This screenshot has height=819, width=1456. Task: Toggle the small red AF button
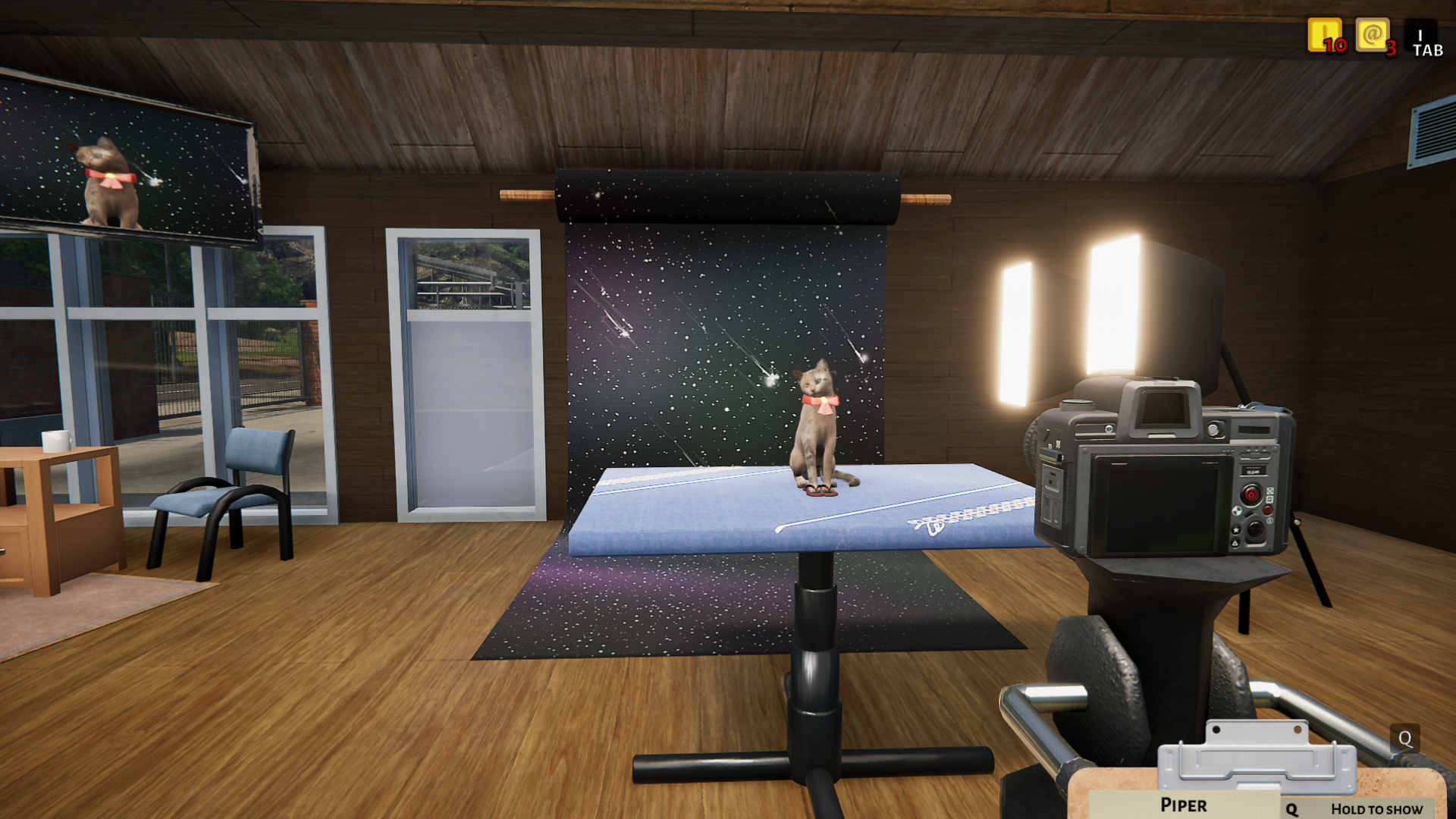[x=1268, y=510]
